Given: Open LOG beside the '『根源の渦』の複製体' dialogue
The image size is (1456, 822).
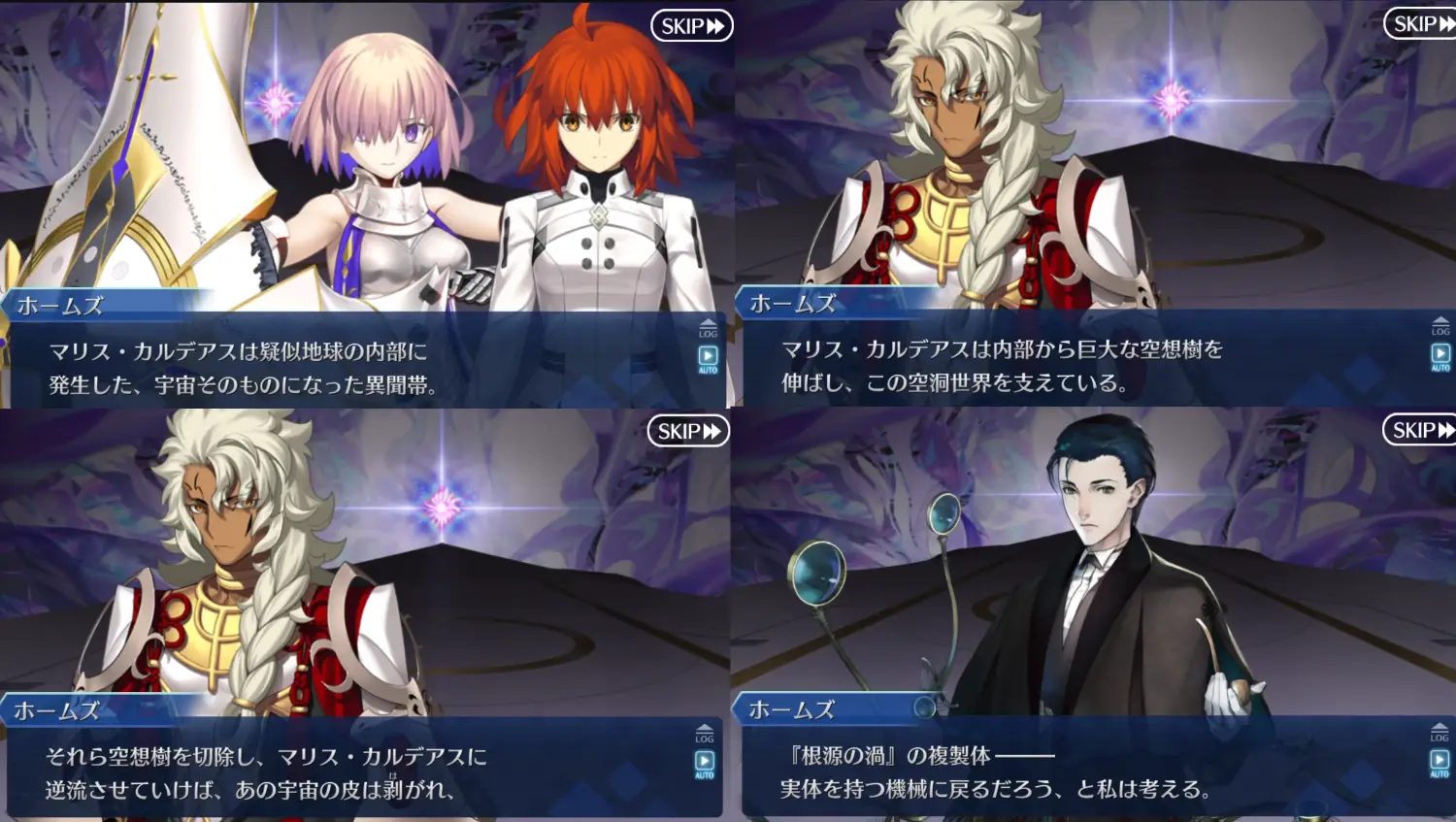Looking at the screenshot, I should (1439, 732).
